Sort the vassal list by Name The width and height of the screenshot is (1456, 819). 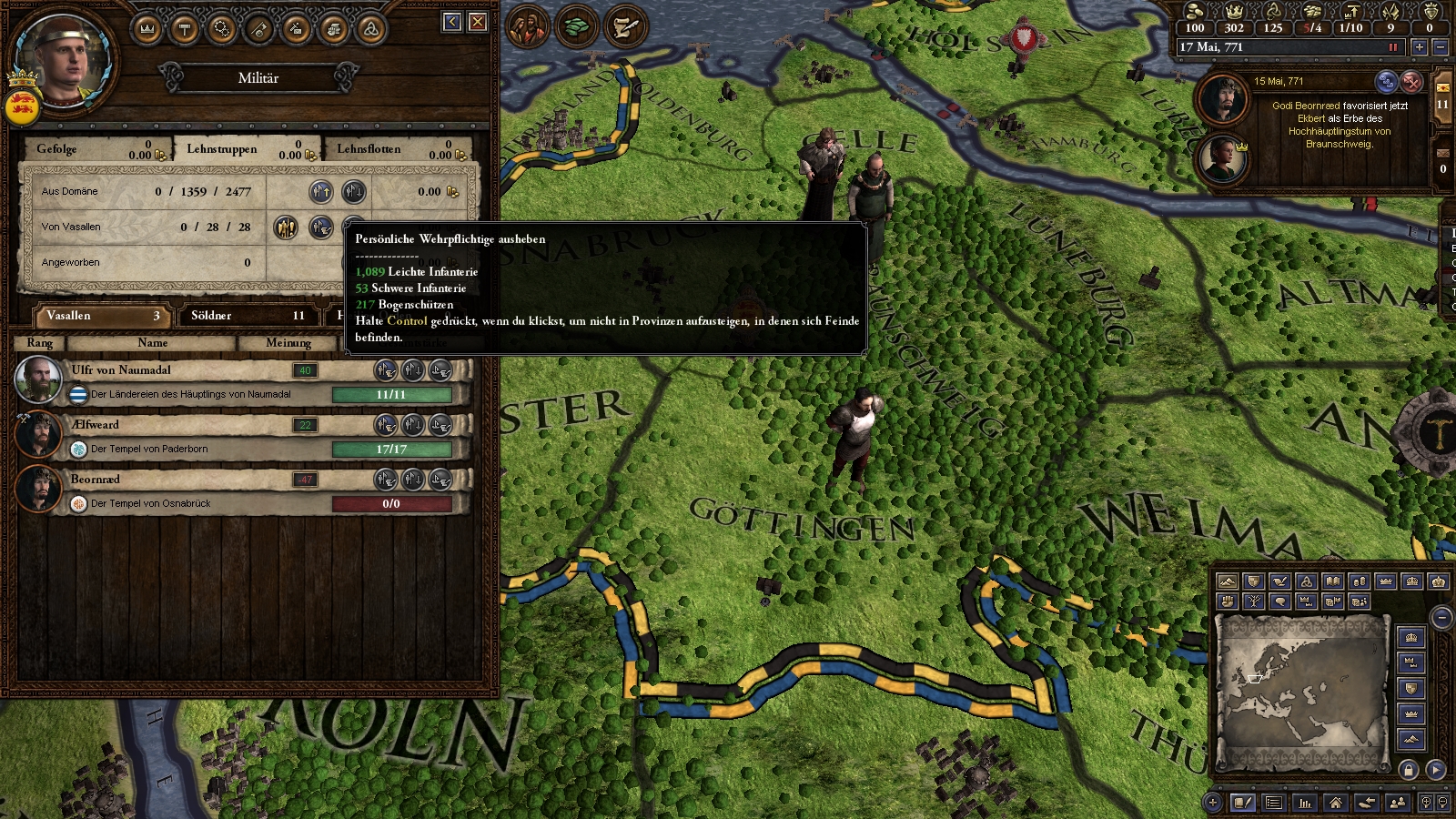152,343
